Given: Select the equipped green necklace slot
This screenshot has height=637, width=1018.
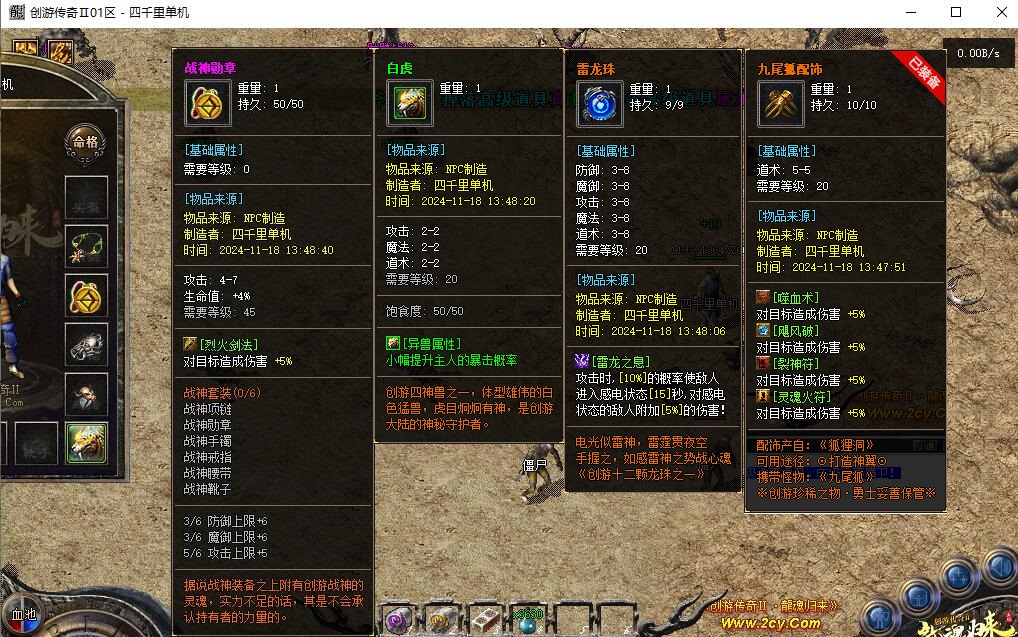Looking at the screenshot, I should (86, 246).
